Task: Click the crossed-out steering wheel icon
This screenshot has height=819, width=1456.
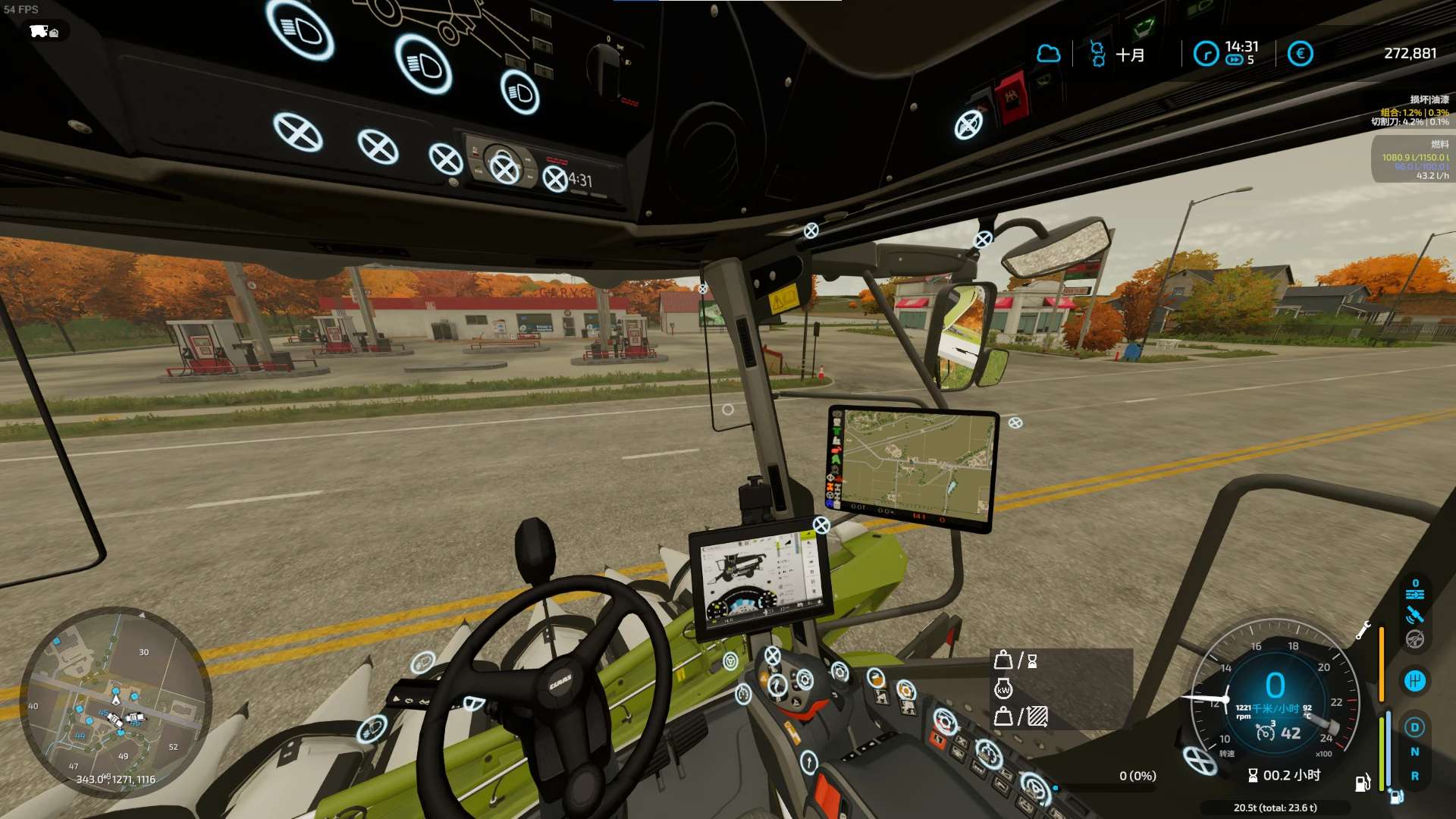Action: tap(1414, 639)
